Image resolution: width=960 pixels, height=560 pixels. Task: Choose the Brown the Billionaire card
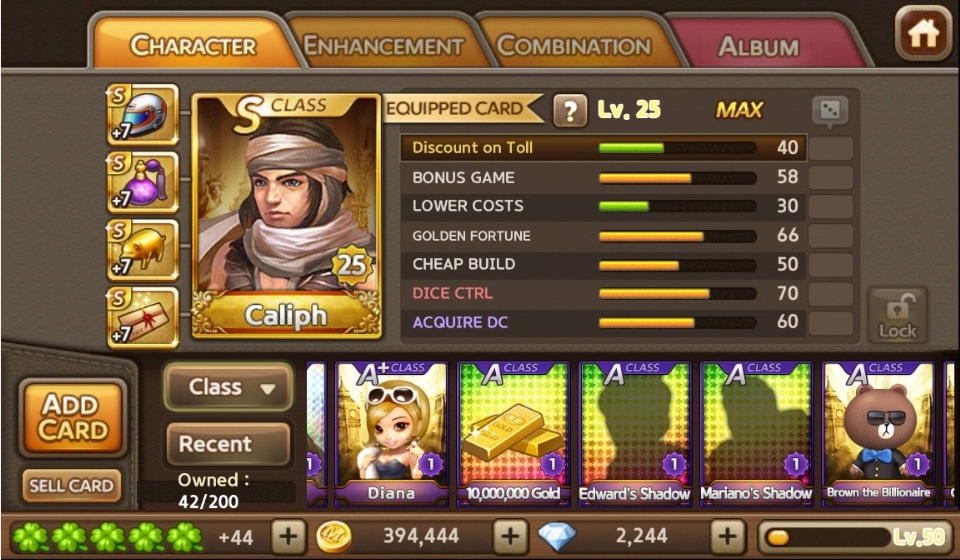pos(878,432)
